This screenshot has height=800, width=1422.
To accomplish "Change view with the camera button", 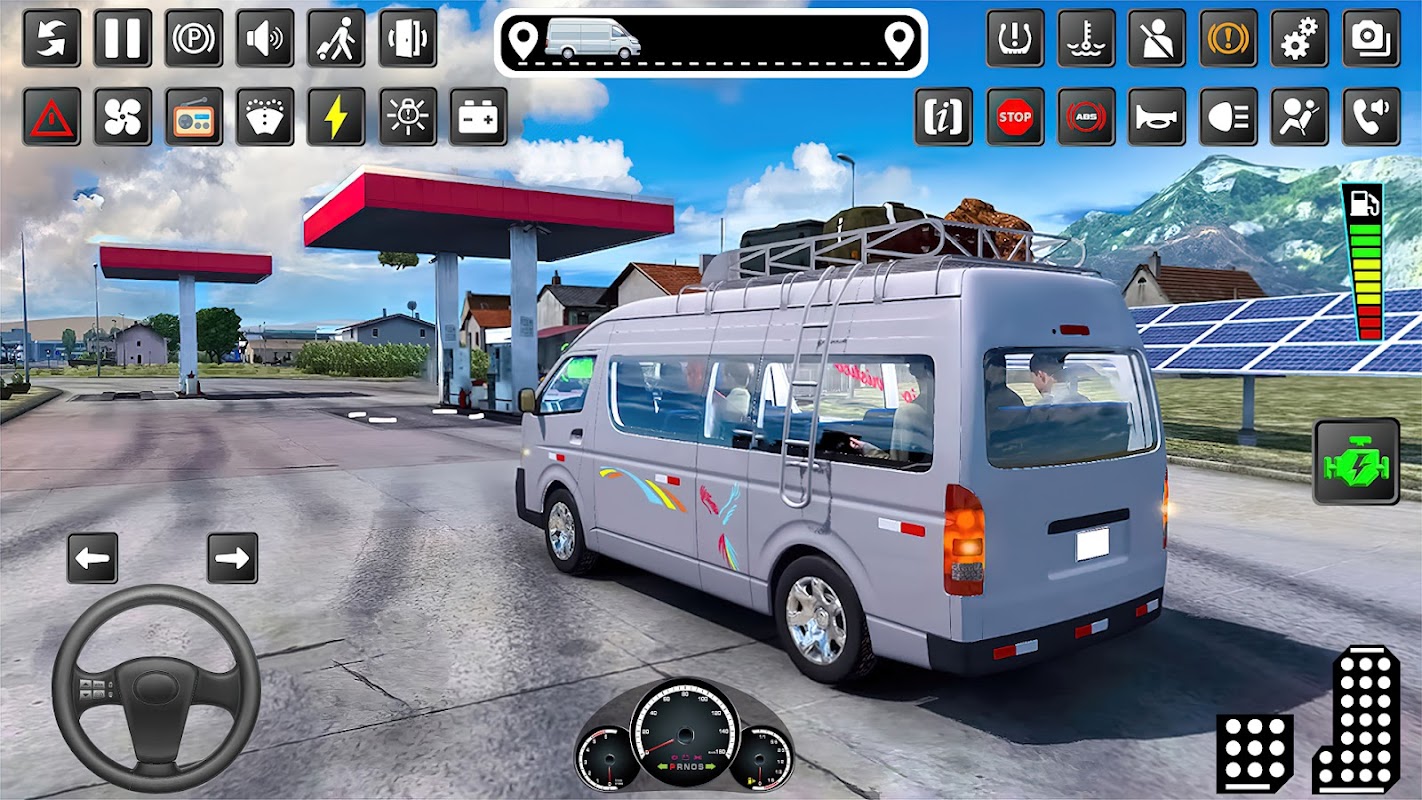I will click(1371, 38).
